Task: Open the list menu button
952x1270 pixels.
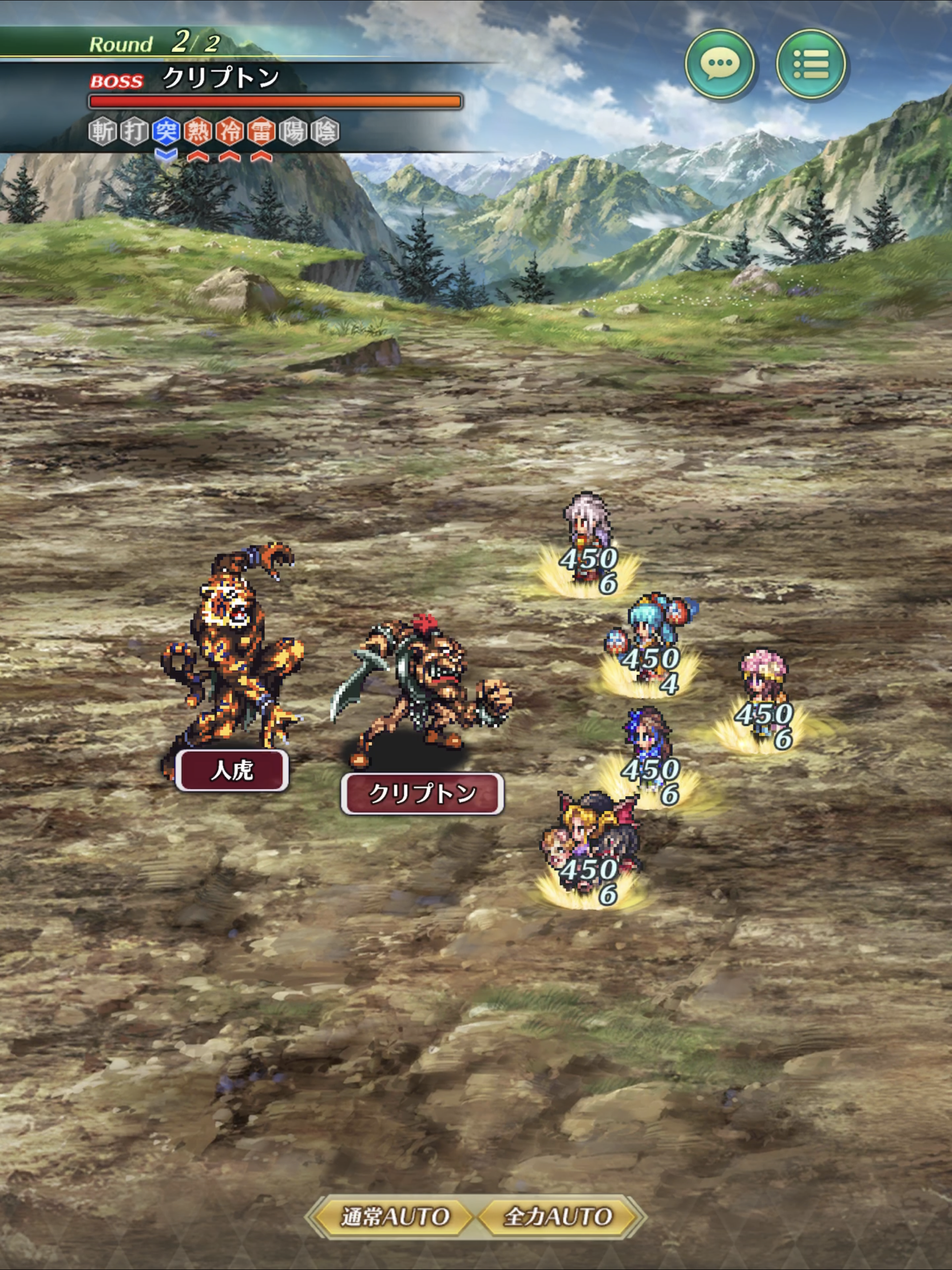Action: [x=810, y=64]
